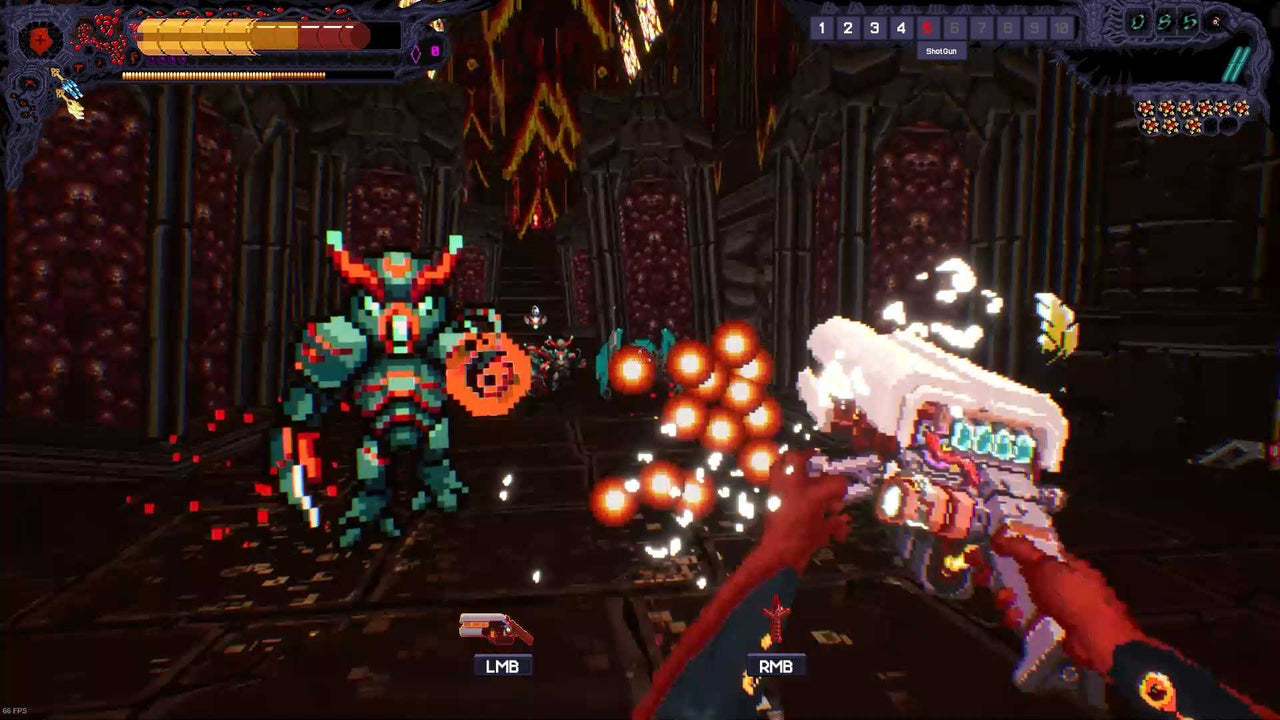Switch to weapon slot 3
Image resolution: width=1280 pixels, height=720 pixels.
click(x=873, y=27)
